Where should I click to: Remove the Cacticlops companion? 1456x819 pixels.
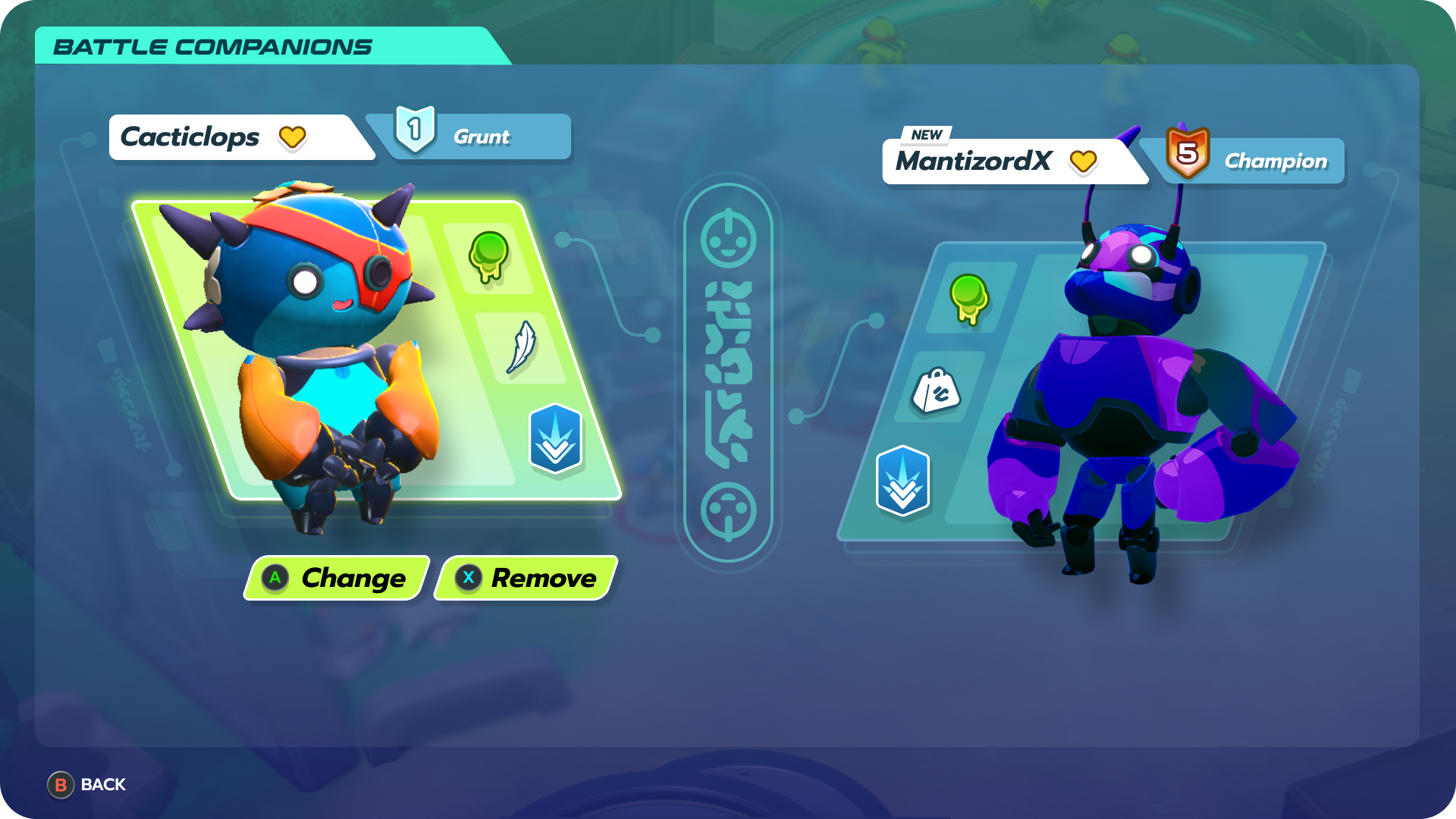pos(526,579)
